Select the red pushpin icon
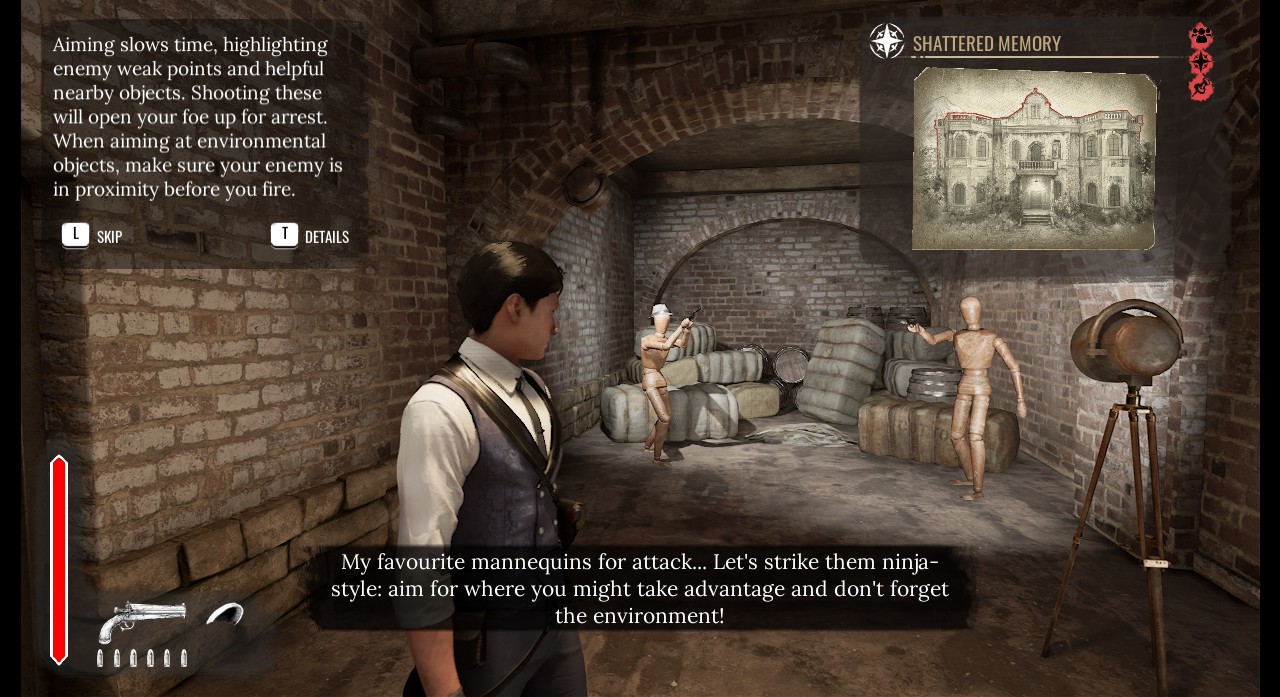Screen dimensions: 1280x697 point(1201,89)
